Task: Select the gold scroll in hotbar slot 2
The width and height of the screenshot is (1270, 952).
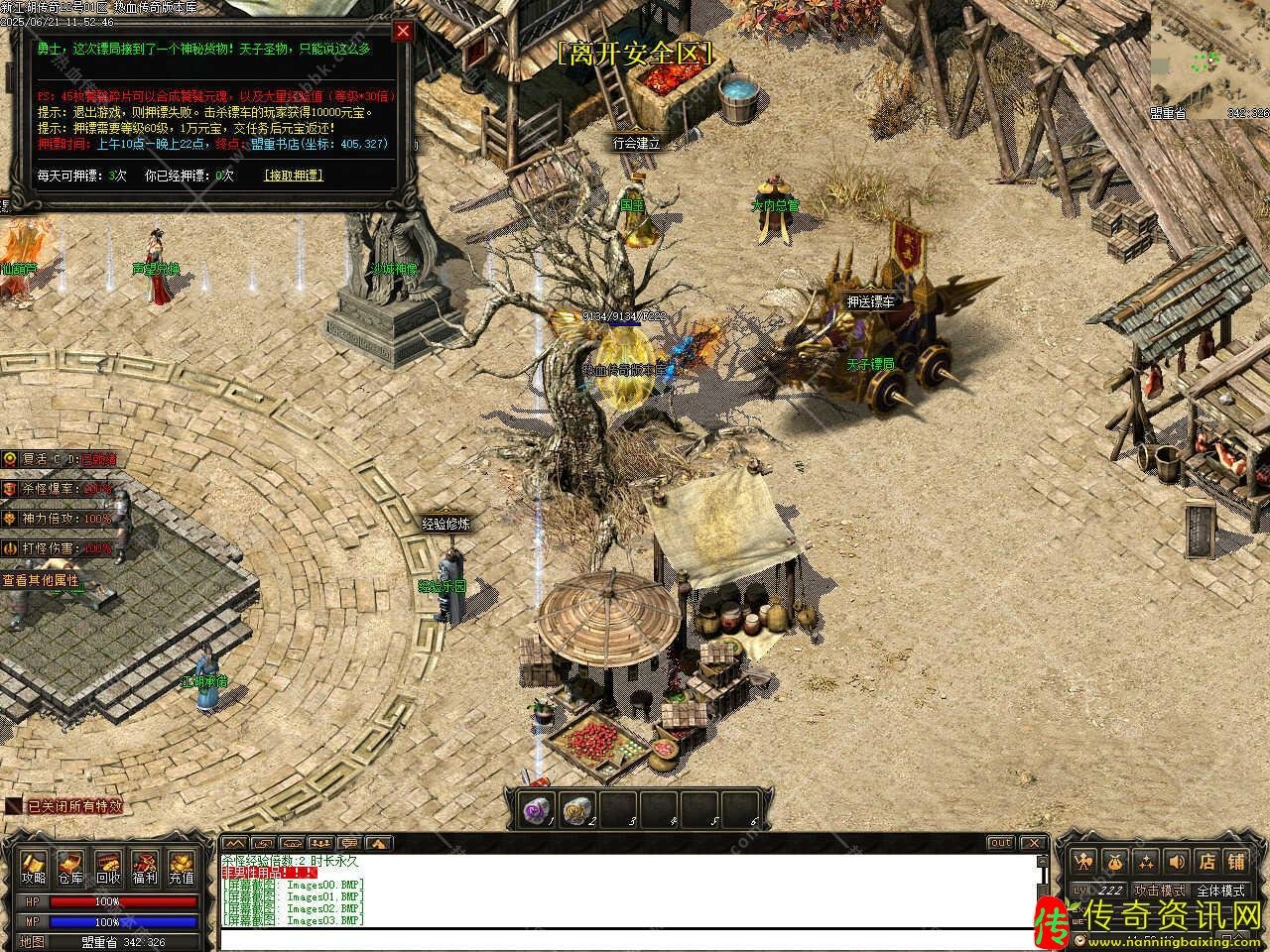Action: (x=576, y=810)
